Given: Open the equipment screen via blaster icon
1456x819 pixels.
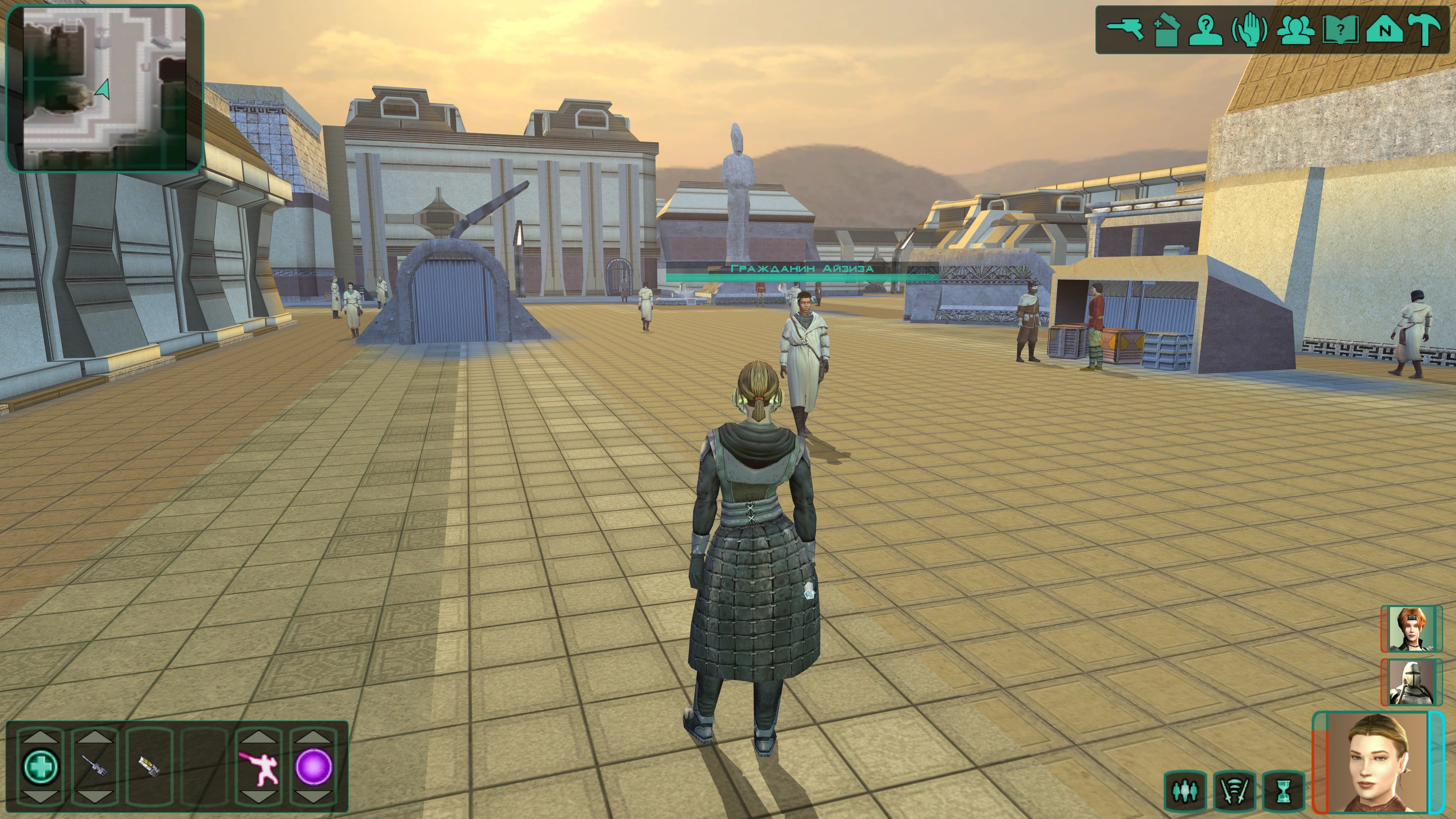Looking at the screenshot, I should [1124, 29].
